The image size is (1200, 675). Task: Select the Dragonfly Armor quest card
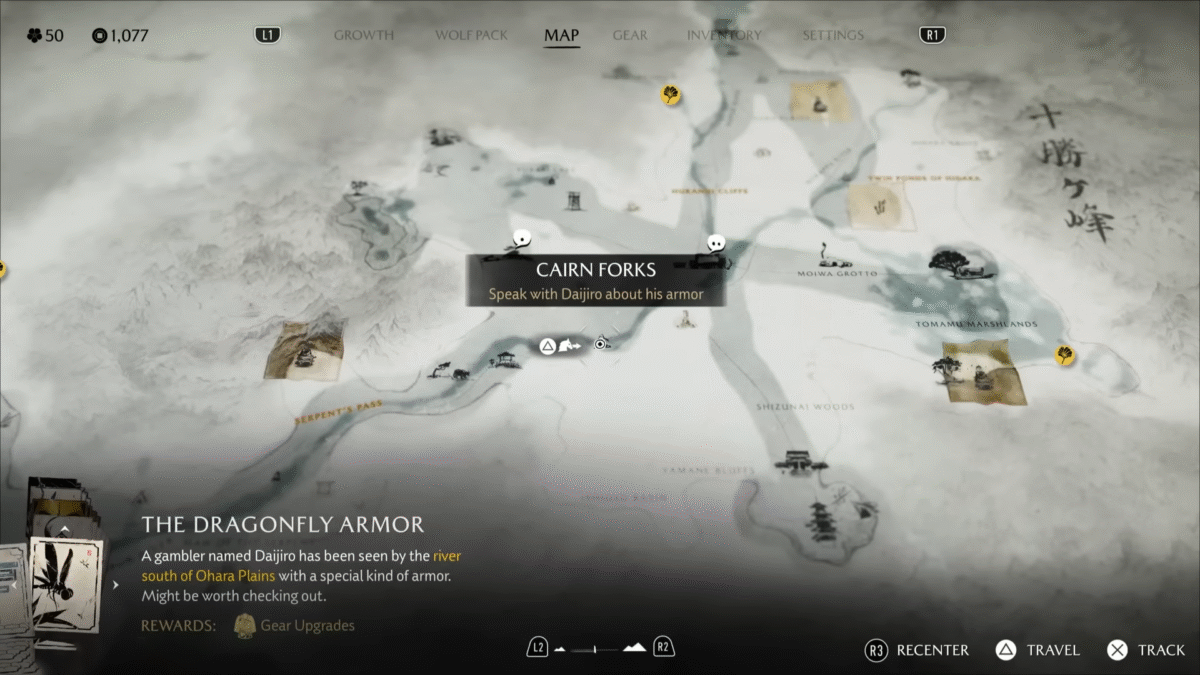coord(65,583)
